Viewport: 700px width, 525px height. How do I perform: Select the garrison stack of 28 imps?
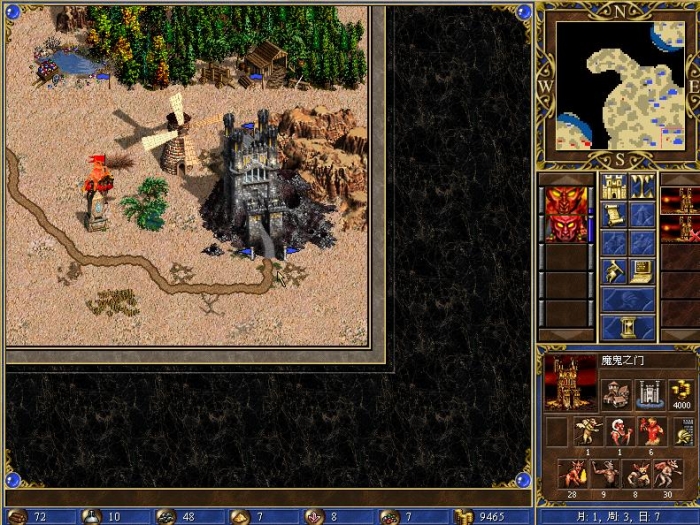[x=573, y=472]
